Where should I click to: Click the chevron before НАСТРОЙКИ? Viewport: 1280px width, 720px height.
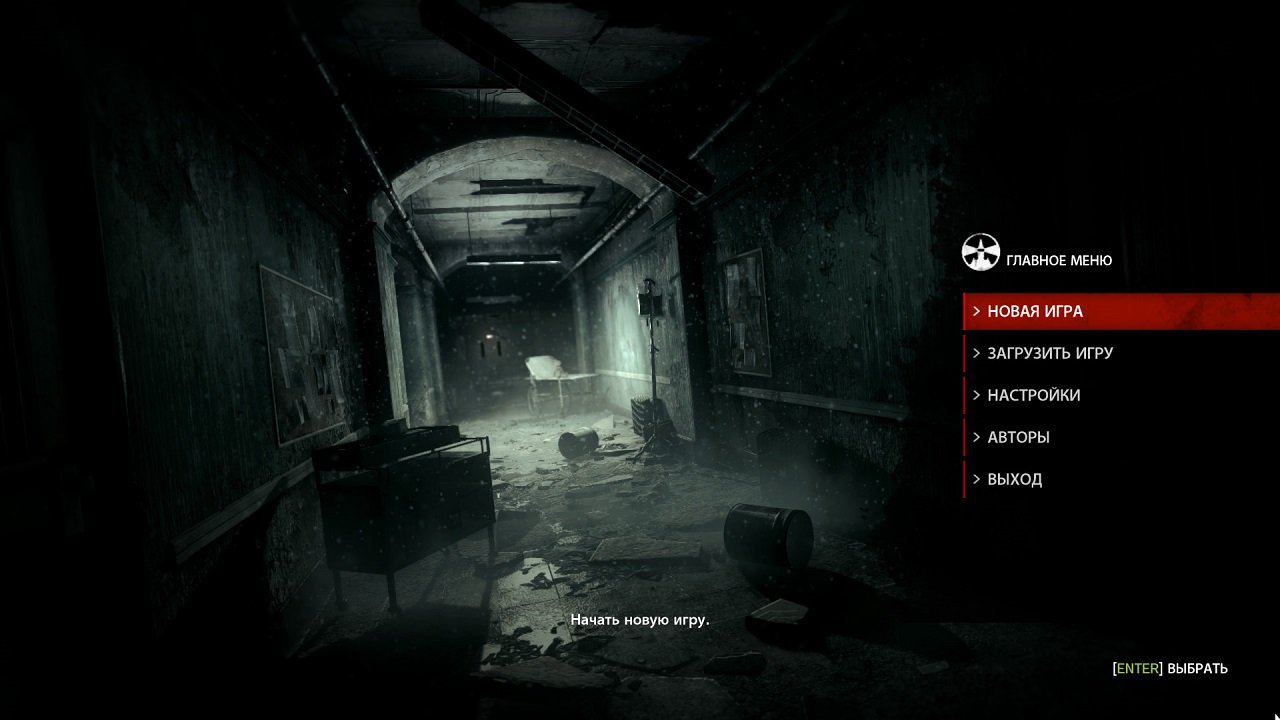coord(974,395)
